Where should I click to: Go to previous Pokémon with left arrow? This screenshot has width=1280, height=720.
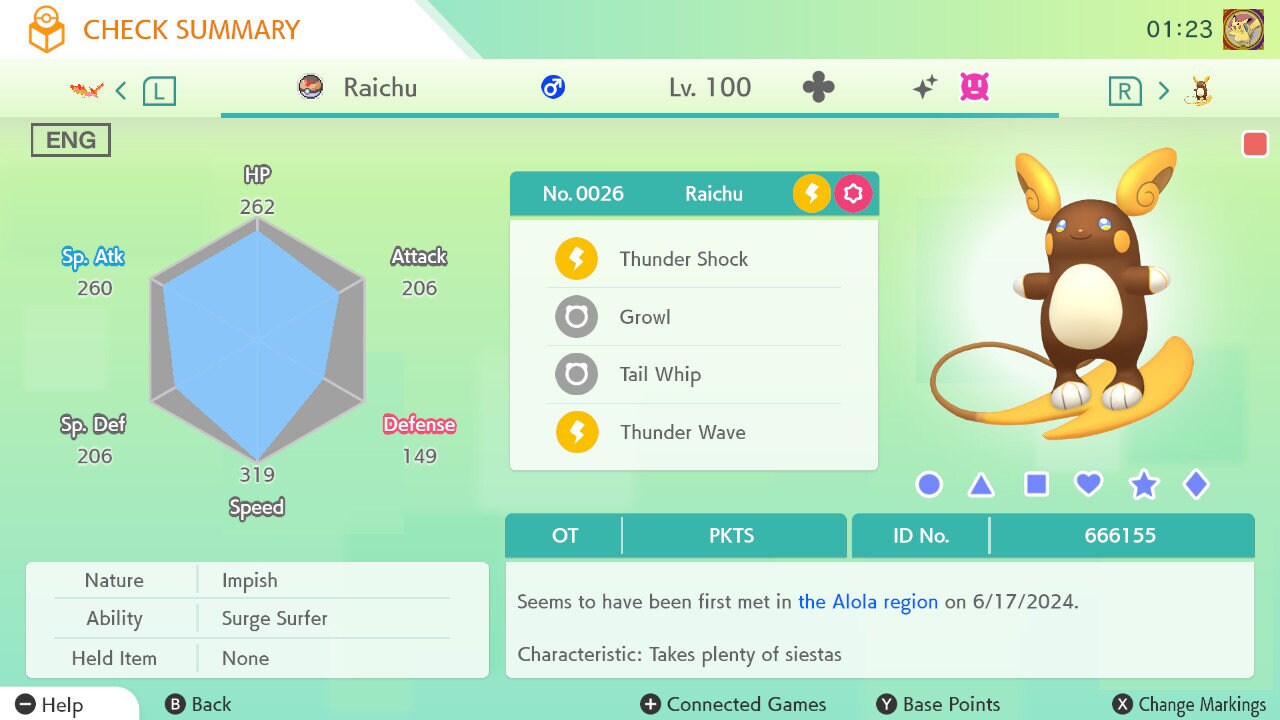121,91
